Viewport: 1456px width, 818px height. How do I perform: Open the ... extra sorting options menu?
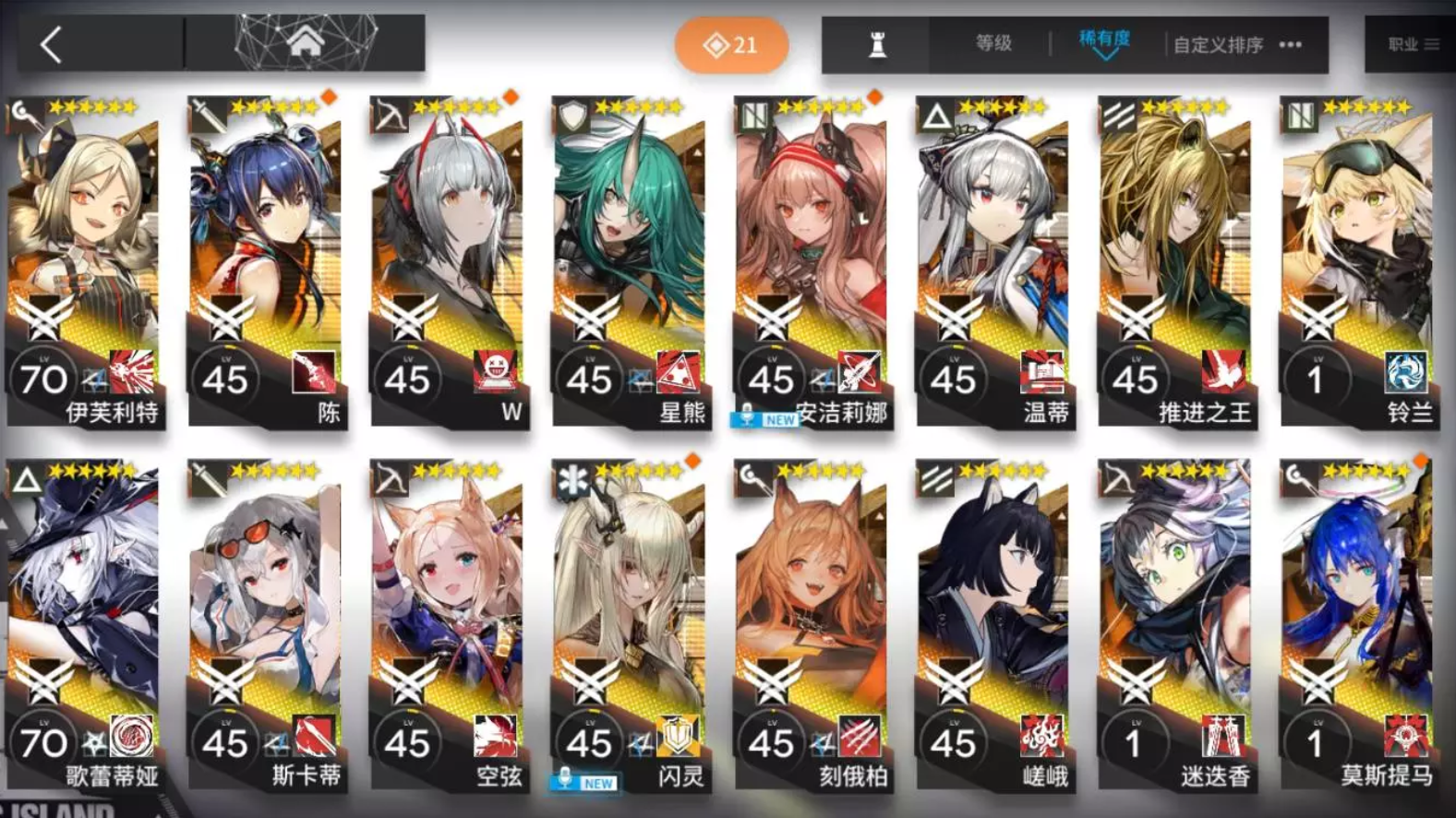1290,44
